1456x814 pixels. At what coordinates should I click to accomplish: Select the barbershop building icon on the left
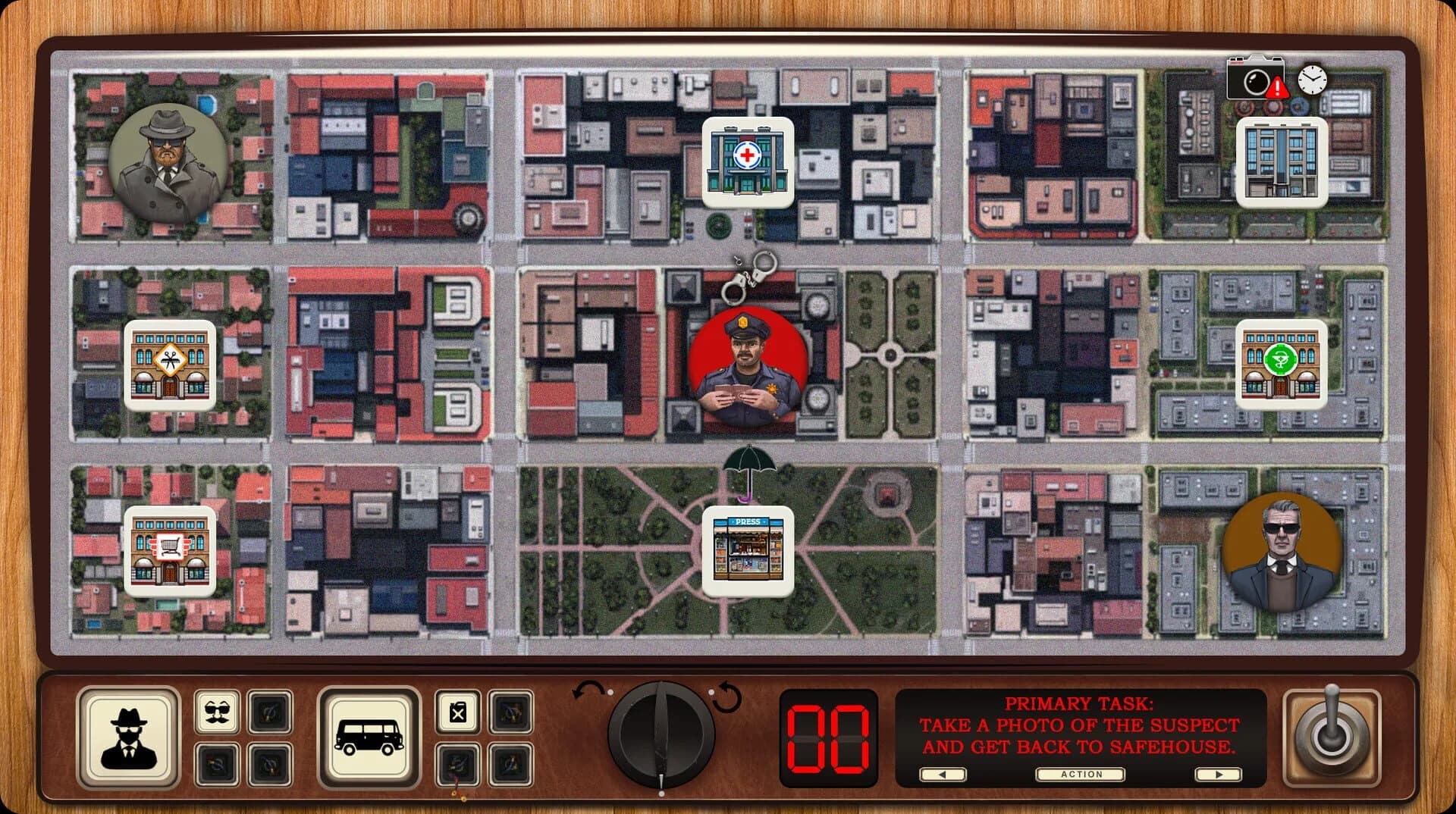pyautogui.click(x=168, y=365)
